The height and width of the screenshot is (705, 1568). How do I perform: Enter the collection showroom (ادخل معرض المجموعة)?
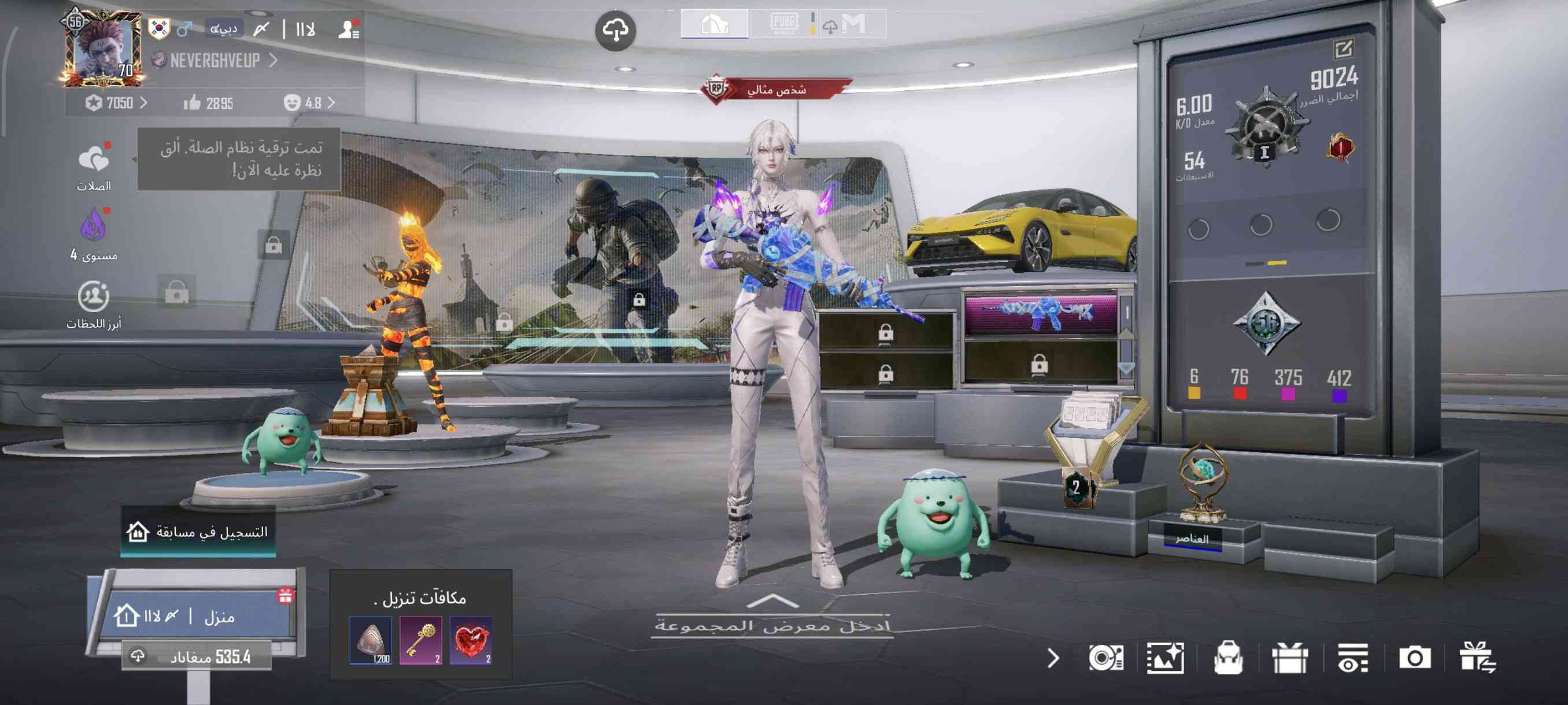pos(772,624)
